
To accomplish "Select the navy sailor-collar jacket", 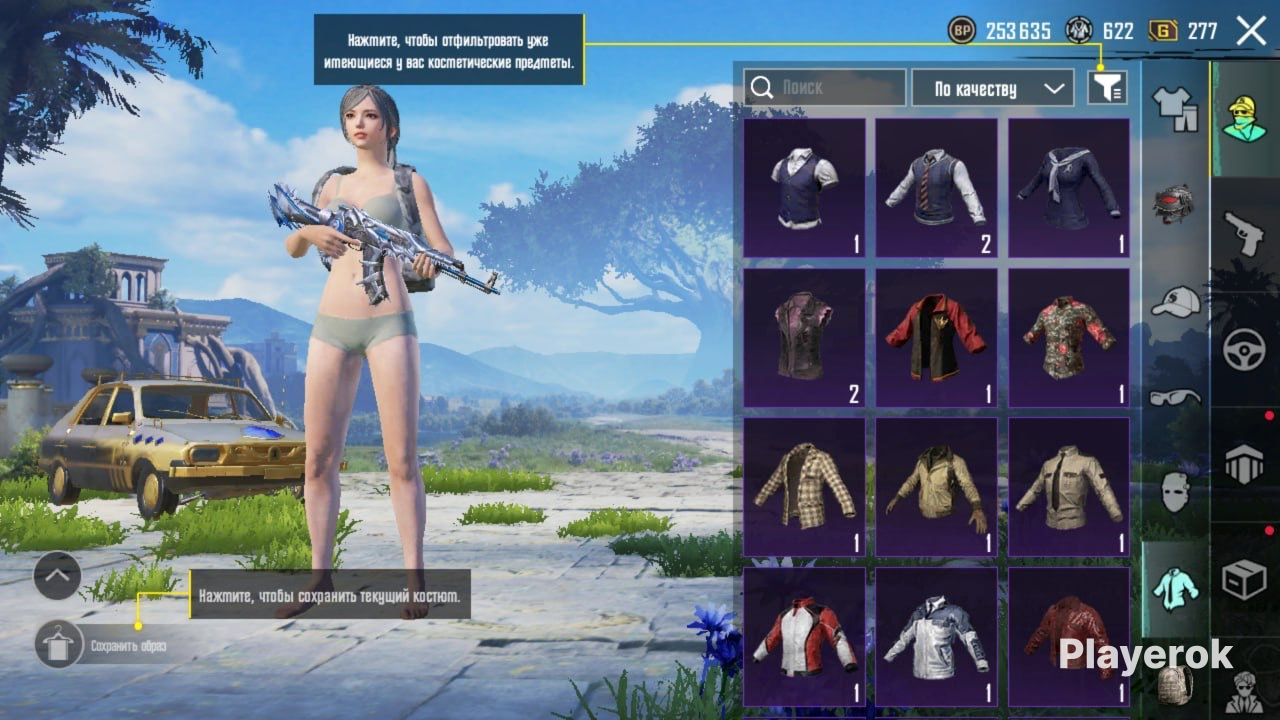I will [x=1068, y=188].
